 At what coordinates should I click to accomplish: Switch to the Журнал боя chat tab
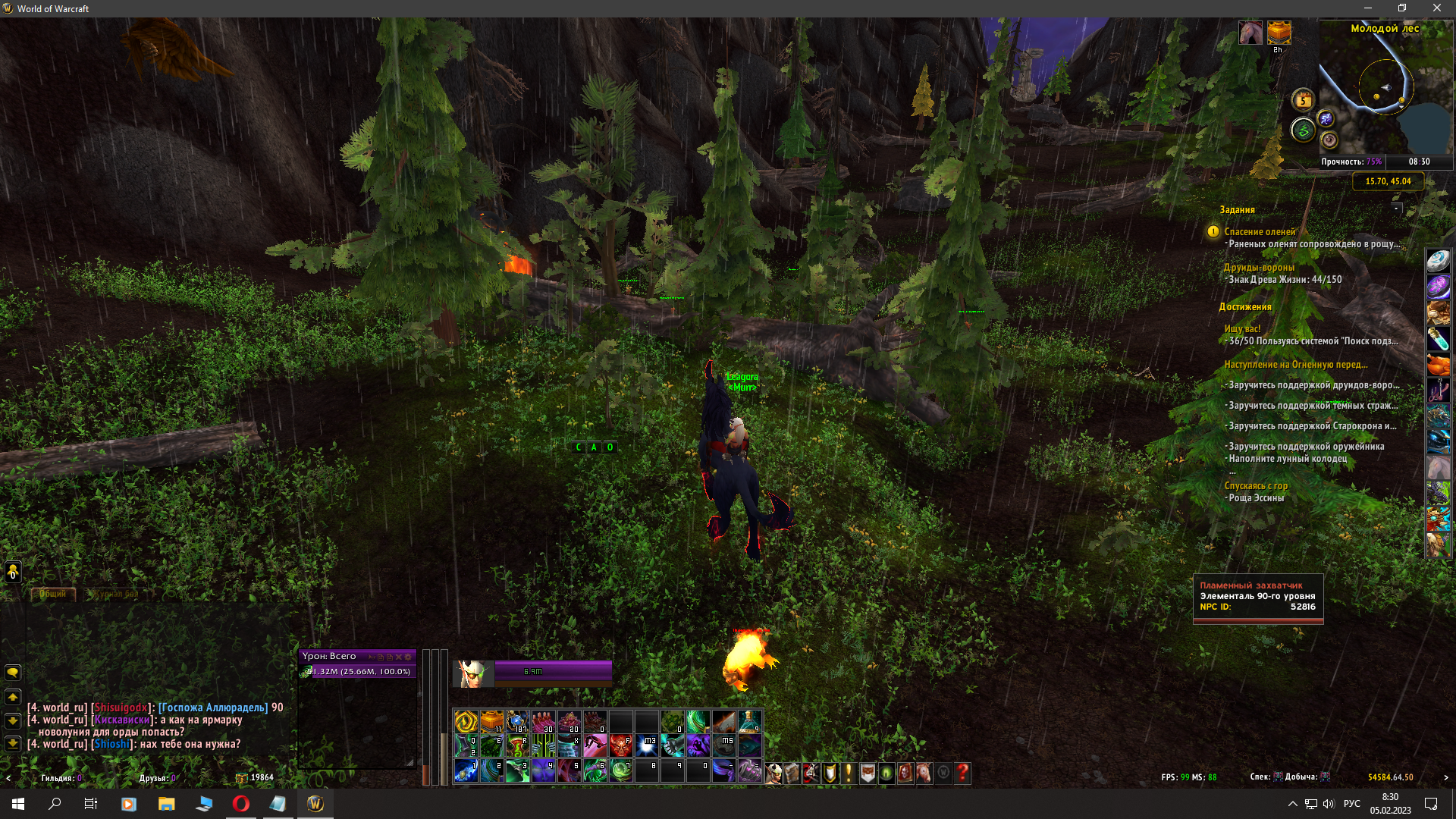tap(115, 594)
